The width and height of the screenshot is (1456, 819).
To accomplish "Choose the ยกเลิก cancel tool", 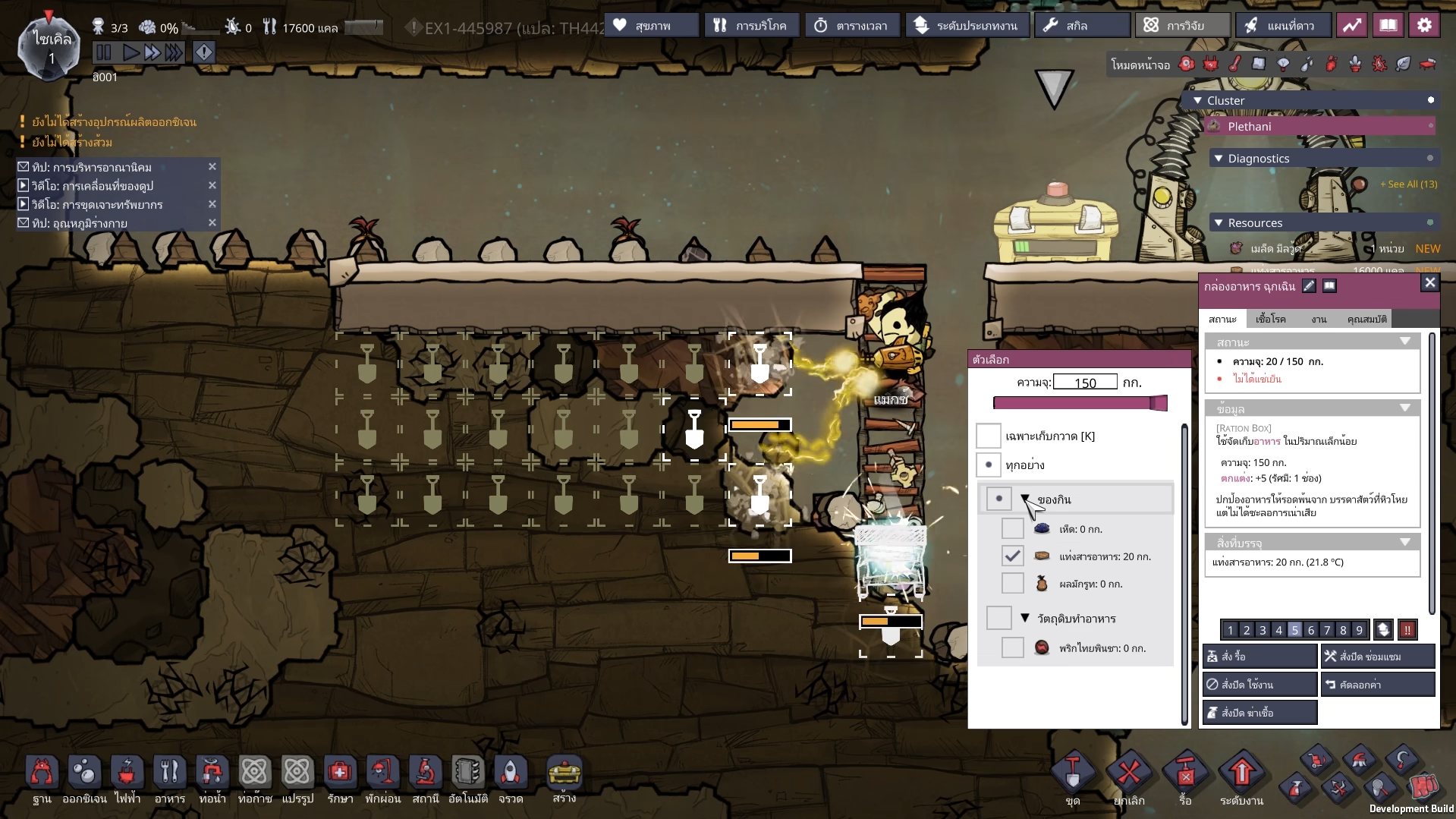I will (1128, 776).
